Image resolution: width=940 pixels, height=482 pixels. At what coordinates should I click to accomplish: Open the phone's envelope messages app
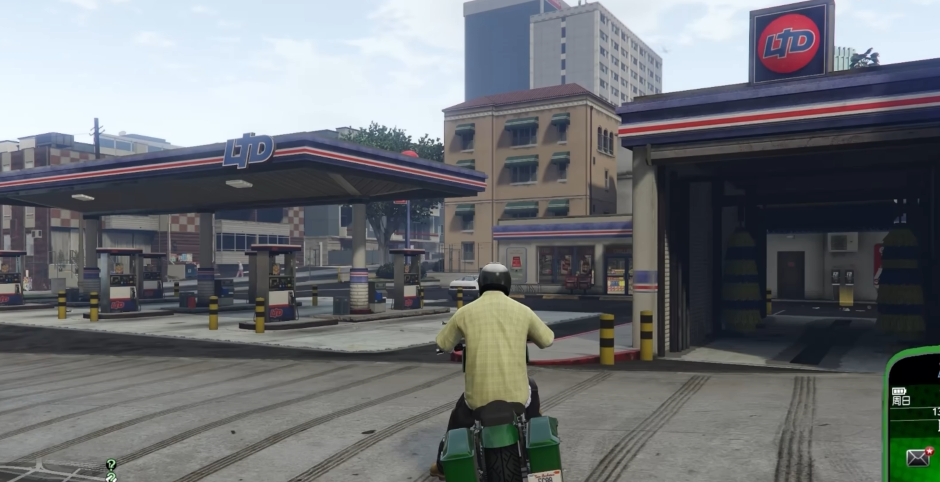(x=918, y=458)
